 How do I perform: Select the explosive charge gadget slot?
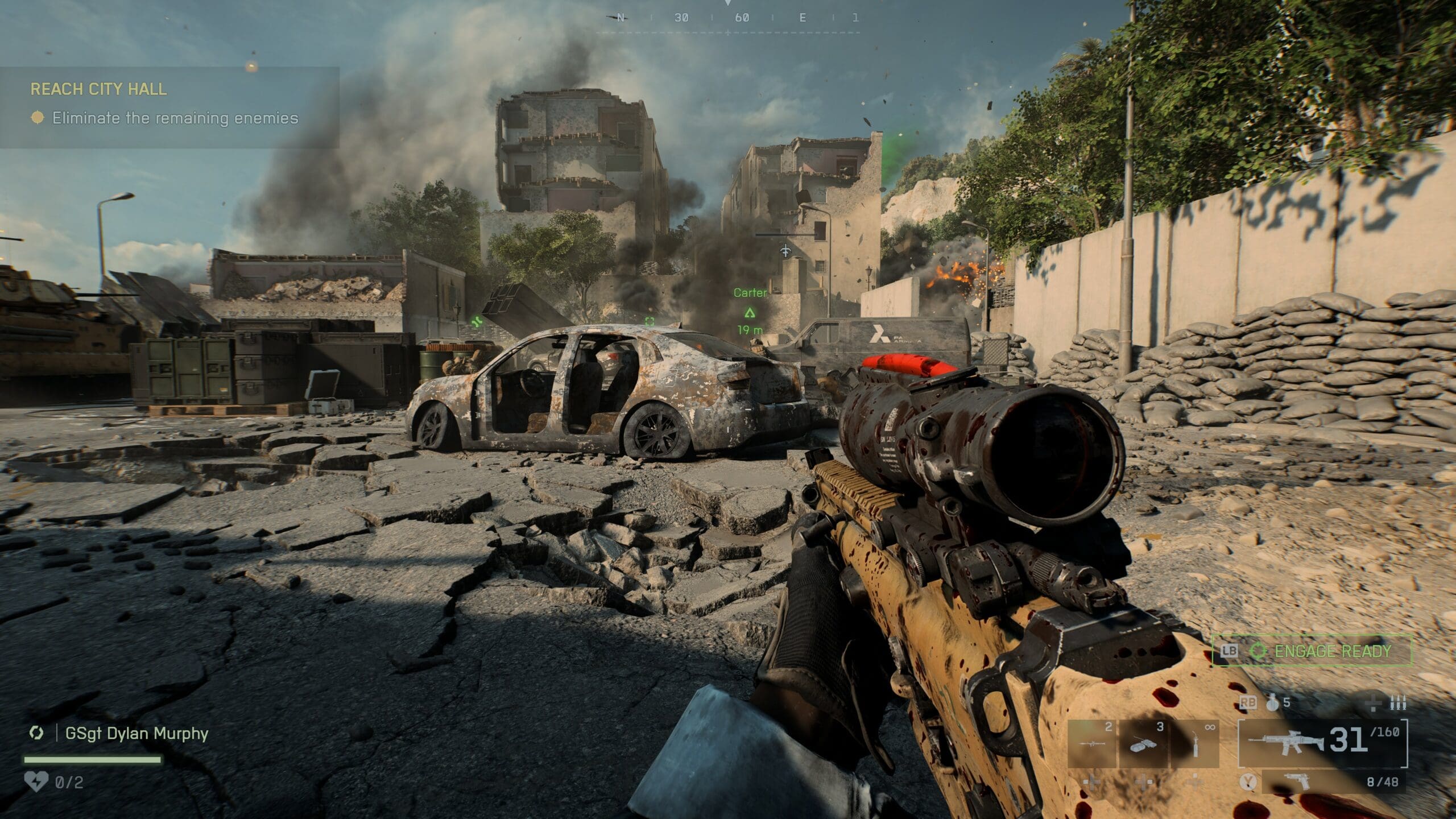click(1143, 743)
